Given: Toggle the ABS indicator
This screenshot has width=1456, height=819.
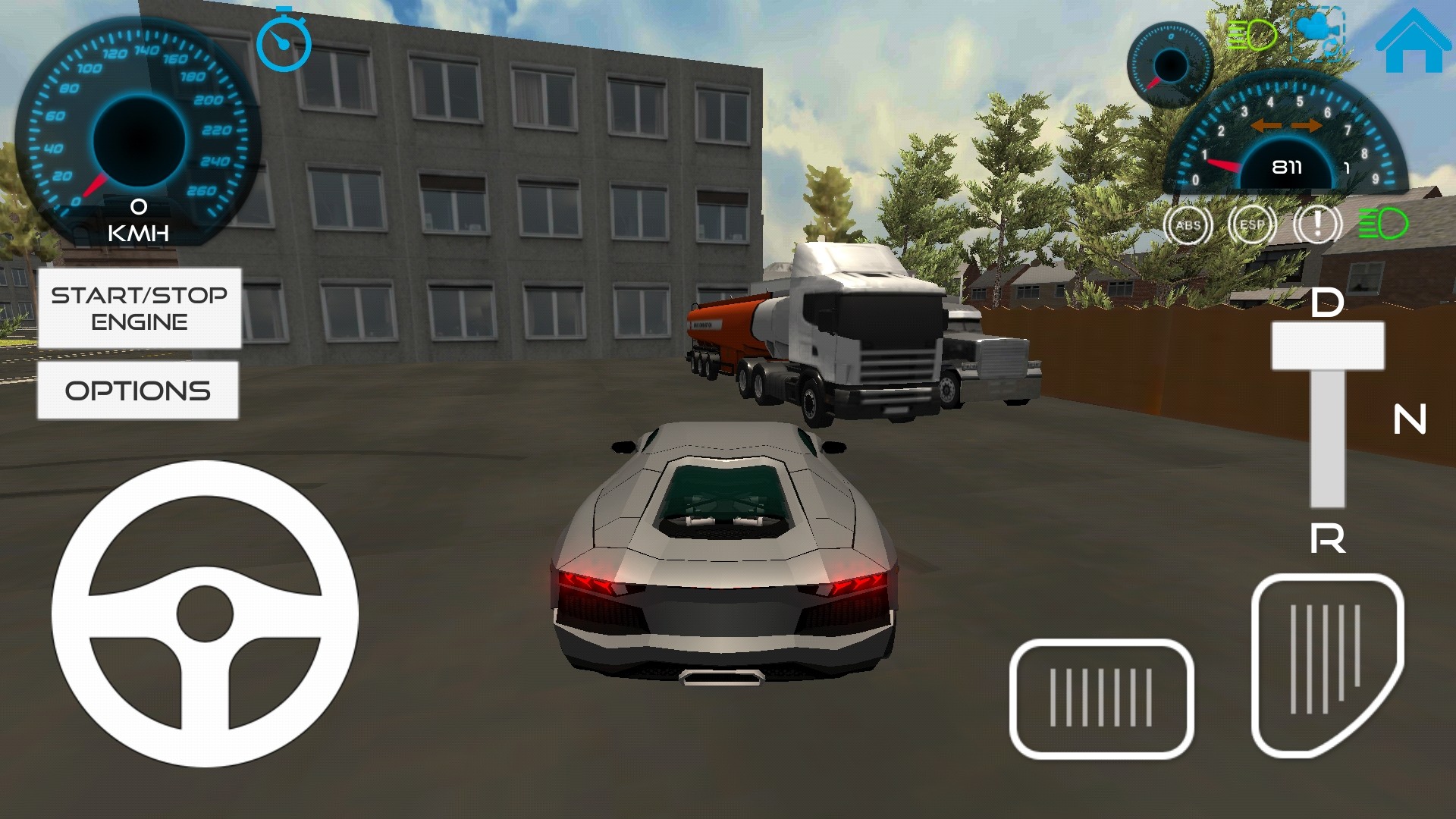Looking at the screenshot, I should coord(1188,225).
